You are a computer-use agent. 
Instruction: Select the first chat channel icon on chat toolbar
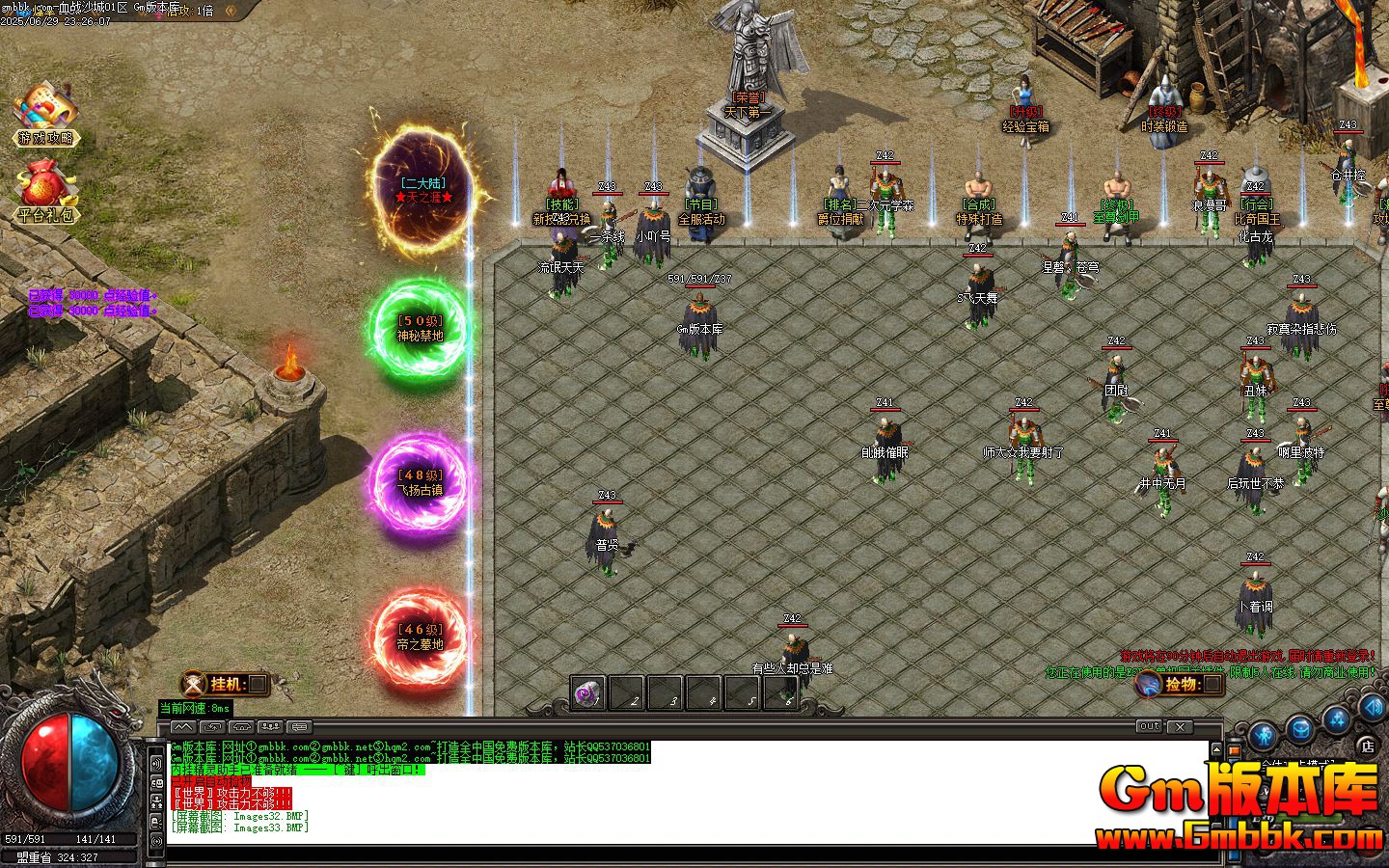pyautogui.click(x=182, y=728)
